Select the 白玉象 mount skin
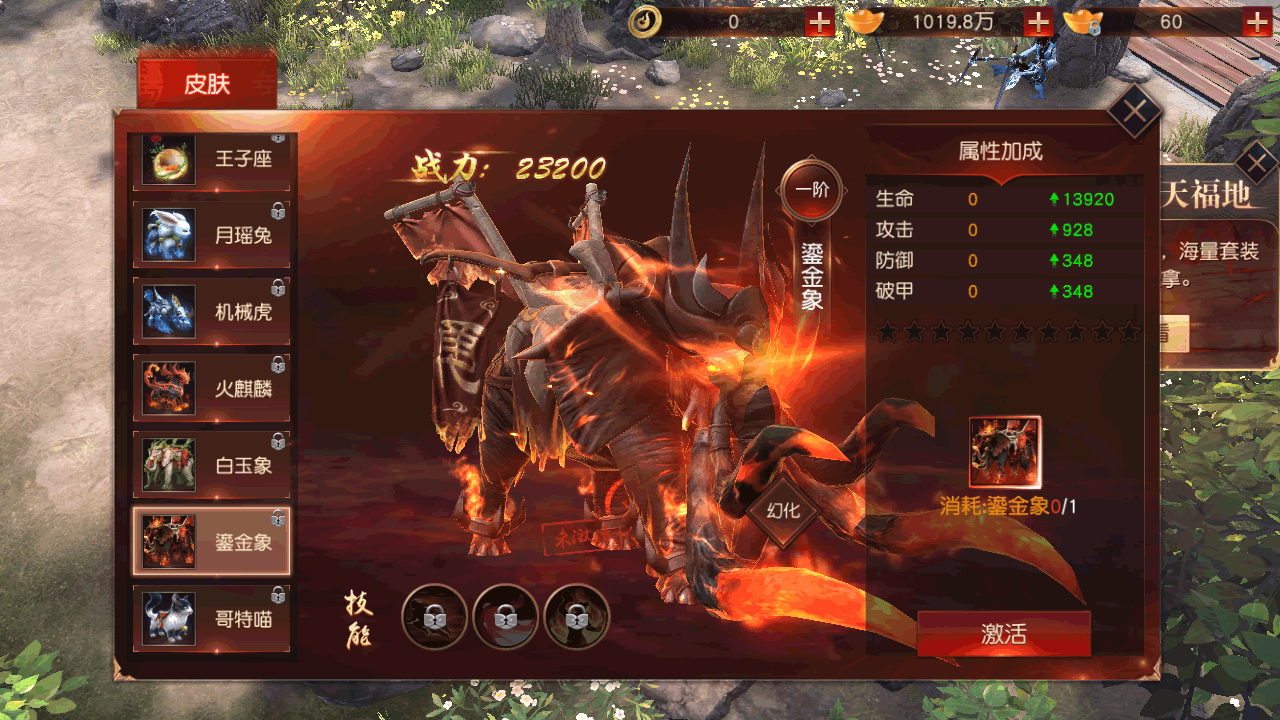 pos(212,465)
